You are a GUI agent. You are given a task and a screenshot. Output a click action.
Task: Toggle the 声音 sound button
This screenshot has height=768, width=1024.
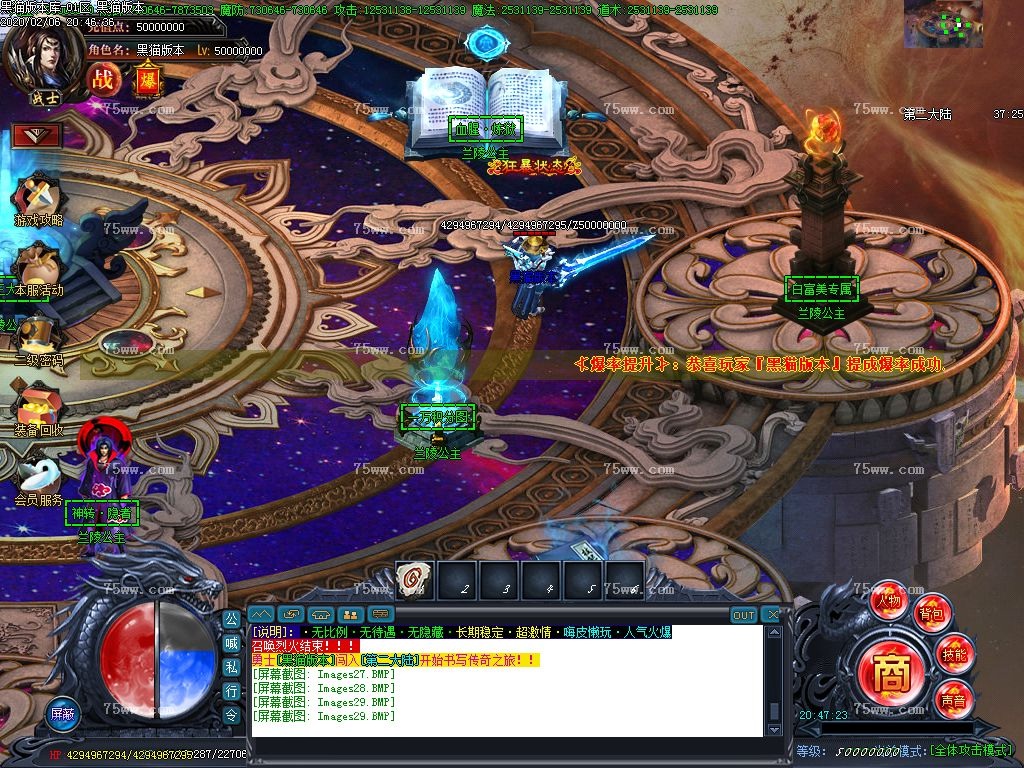tap(952, 700)
